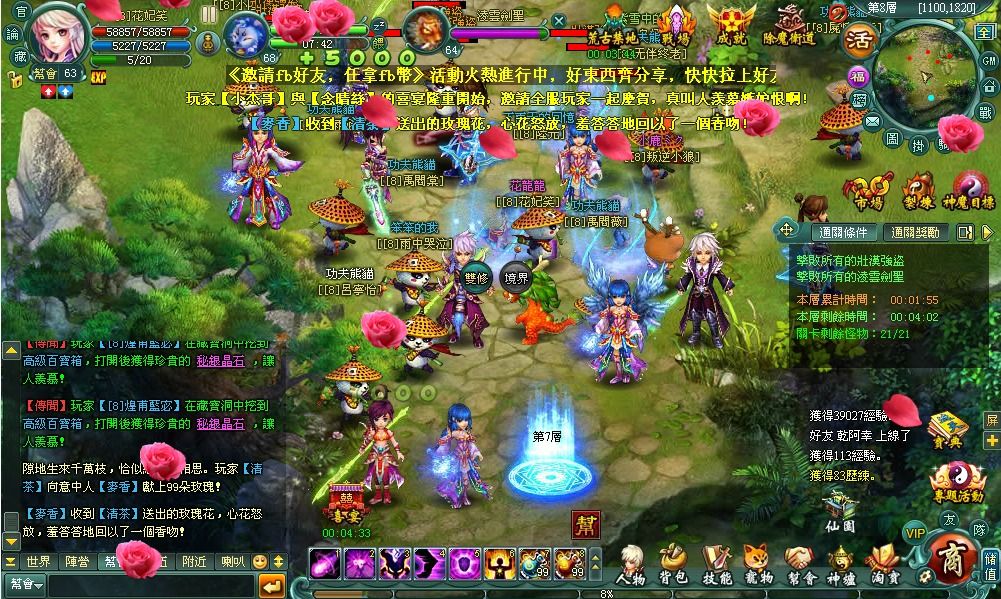
Task: Select the 世界 chat channel tab
Action: point(38,562)
